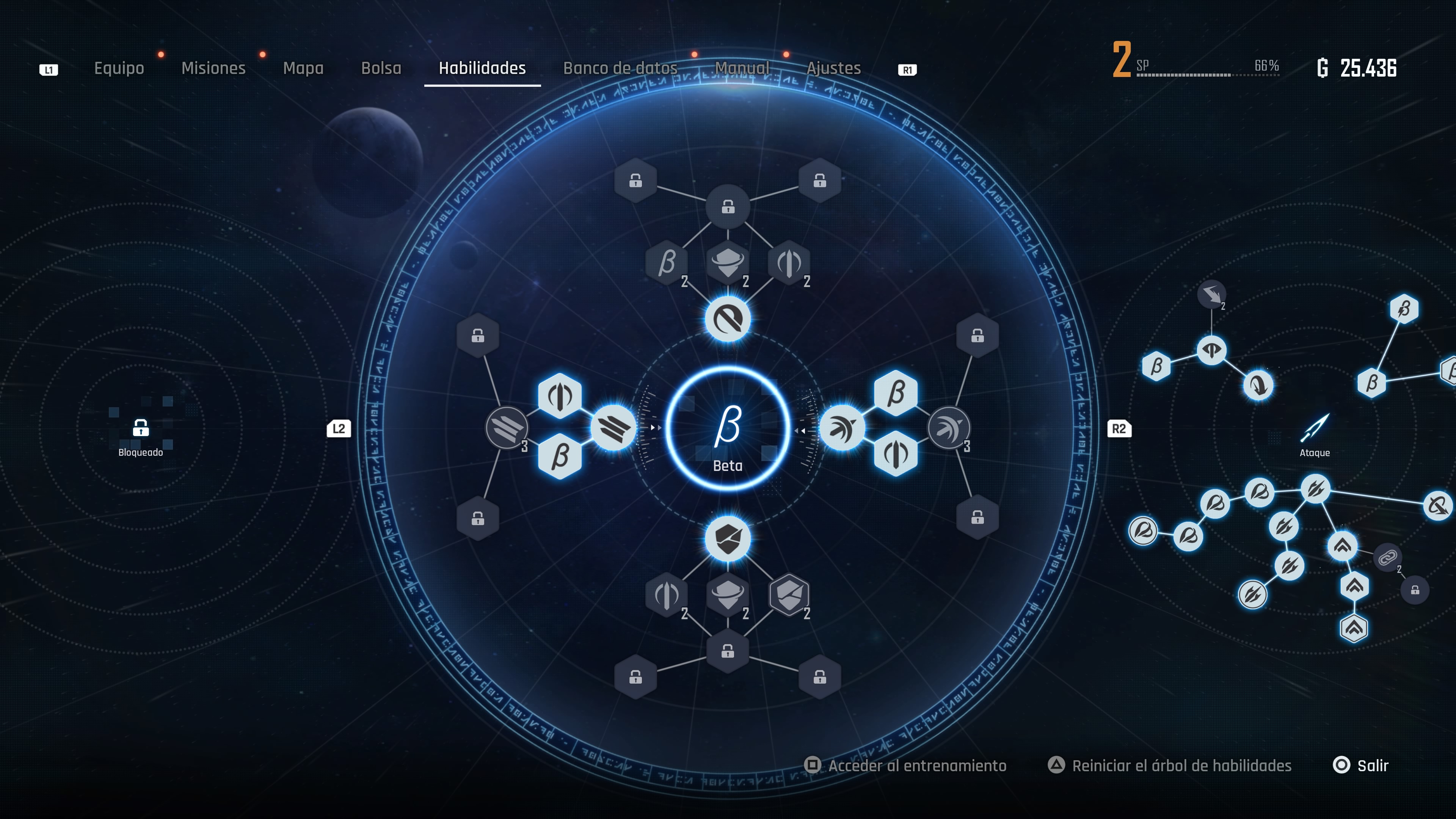Go to the Mapa tab
Viewport: 1456px width, 819px height.
[x=303, y=68]
